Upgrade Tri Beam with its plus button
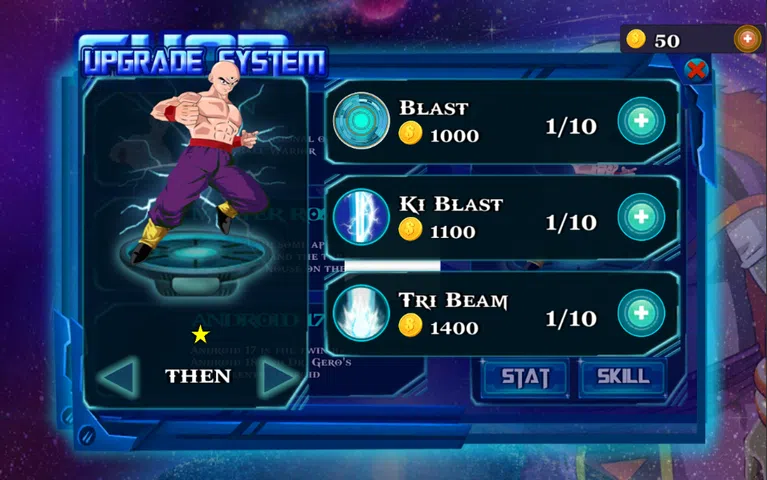The height and width of the screenshot is (480, 767). coord(641,314)
